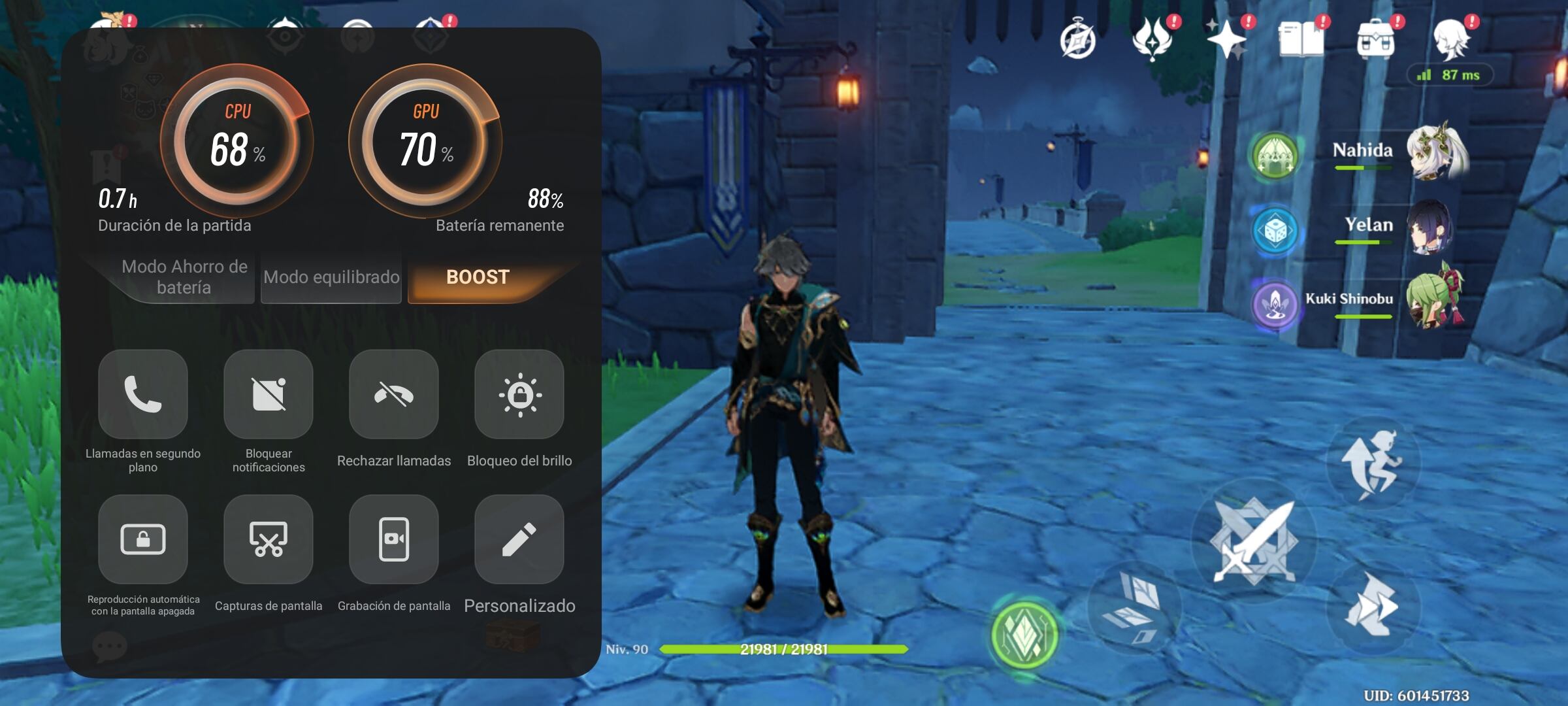The width and height of the screenshot is (1568, 706).
Task: Open Personalizado customization
Action: tap(519, 540)
